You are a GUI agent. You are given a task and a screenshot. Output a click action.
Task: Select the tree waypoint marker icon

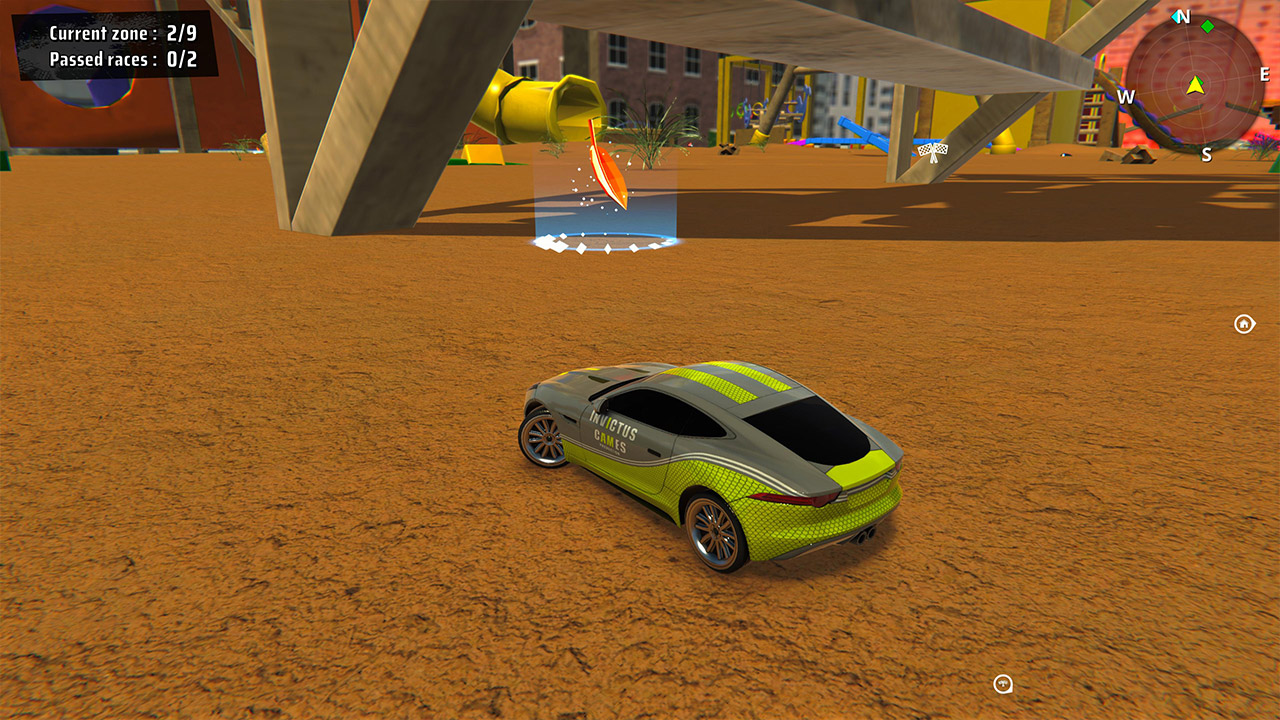click(1001, 685)
